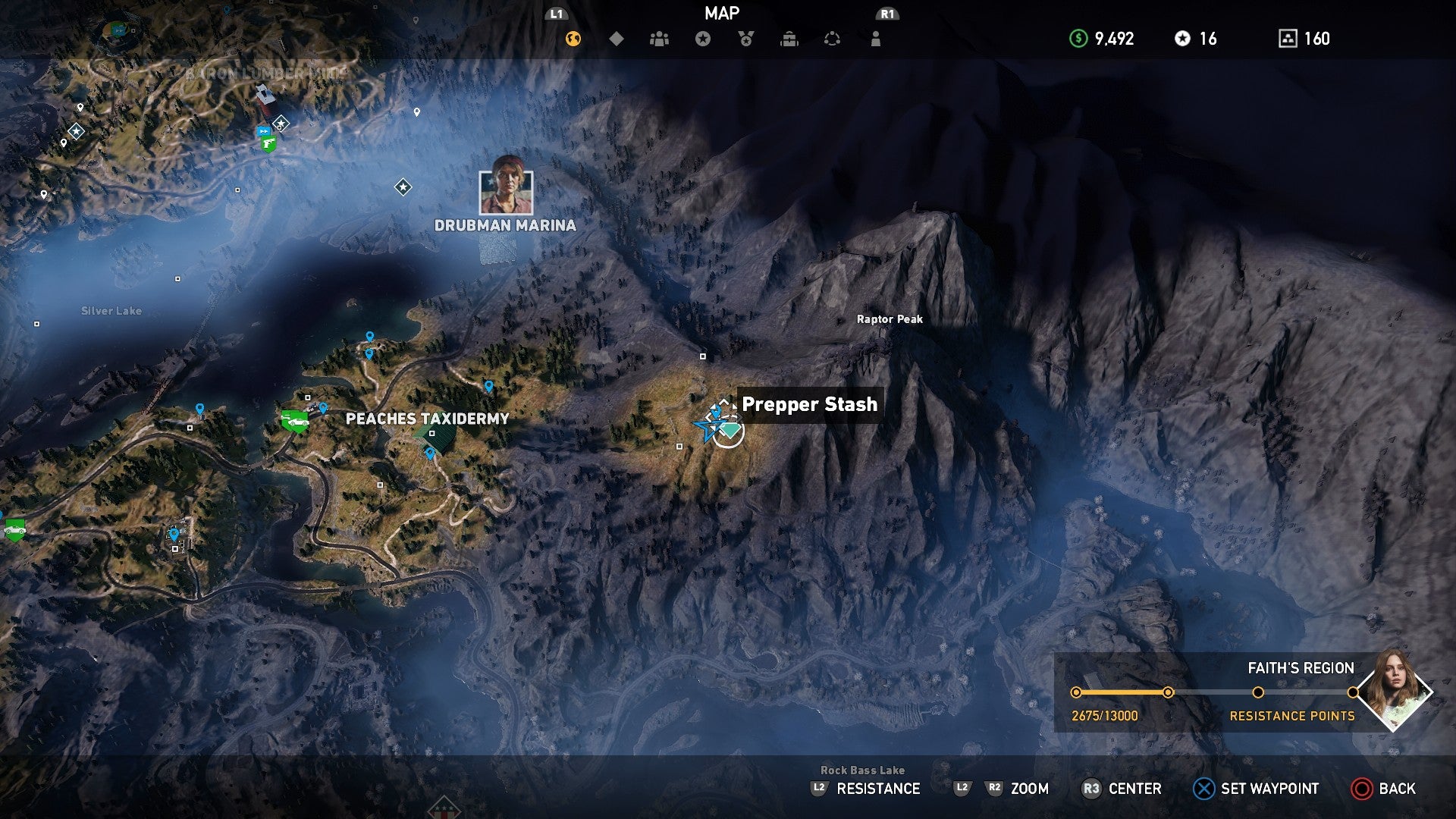1456x819 pixels.
Task: Open the roster screen via the group icon
Action: coord(660,36)
